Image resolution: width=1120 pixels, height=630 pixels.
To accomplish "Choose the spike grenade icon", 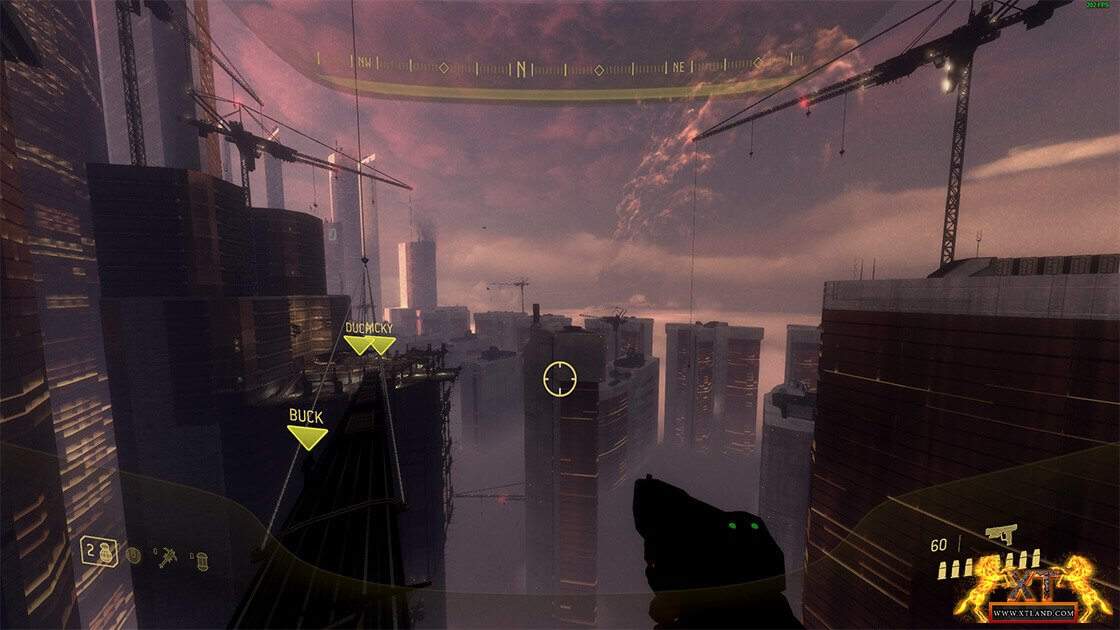I will pyautogui.click(x=167, y=558).
